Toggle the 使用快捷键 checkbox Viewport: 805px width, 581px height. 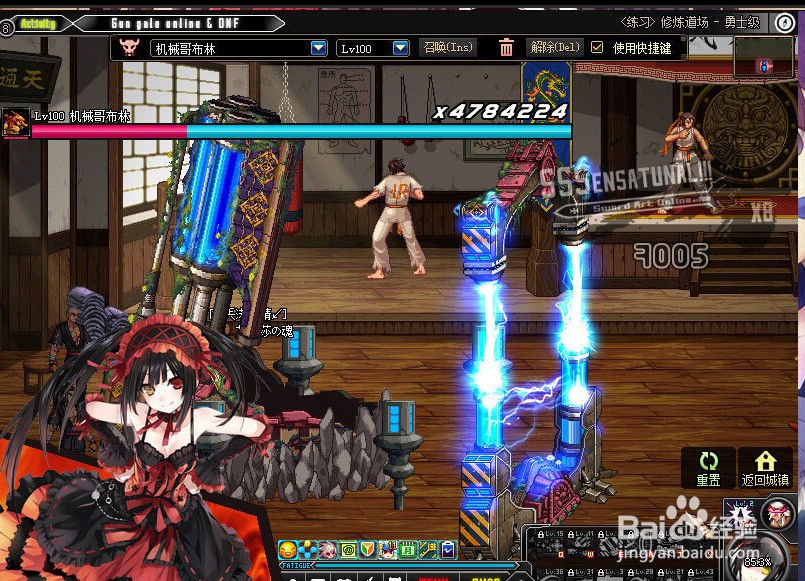point(598,47)
